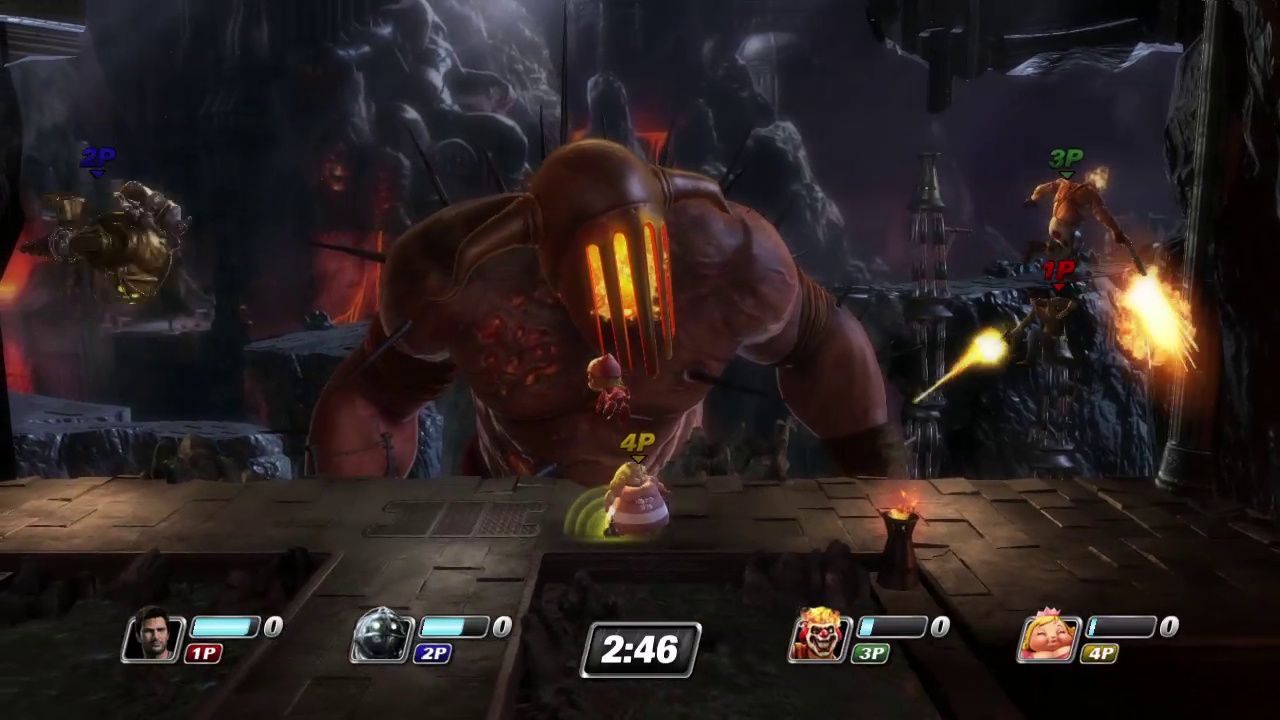Click the blue 2P player badge
The width and height of the screenshot is (1280, 720).
tap(433, 653)
